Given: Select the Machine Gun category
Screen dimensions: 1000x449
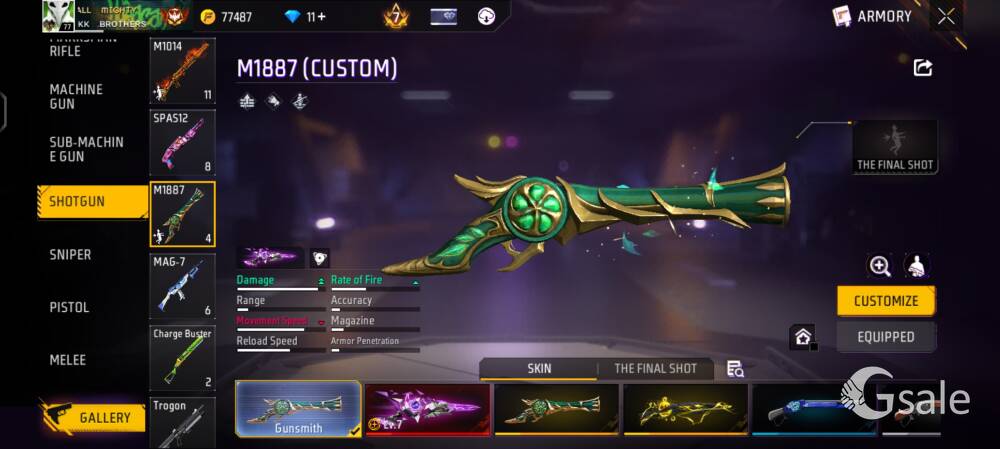Looking at the screenshot, I should point(76,97).
